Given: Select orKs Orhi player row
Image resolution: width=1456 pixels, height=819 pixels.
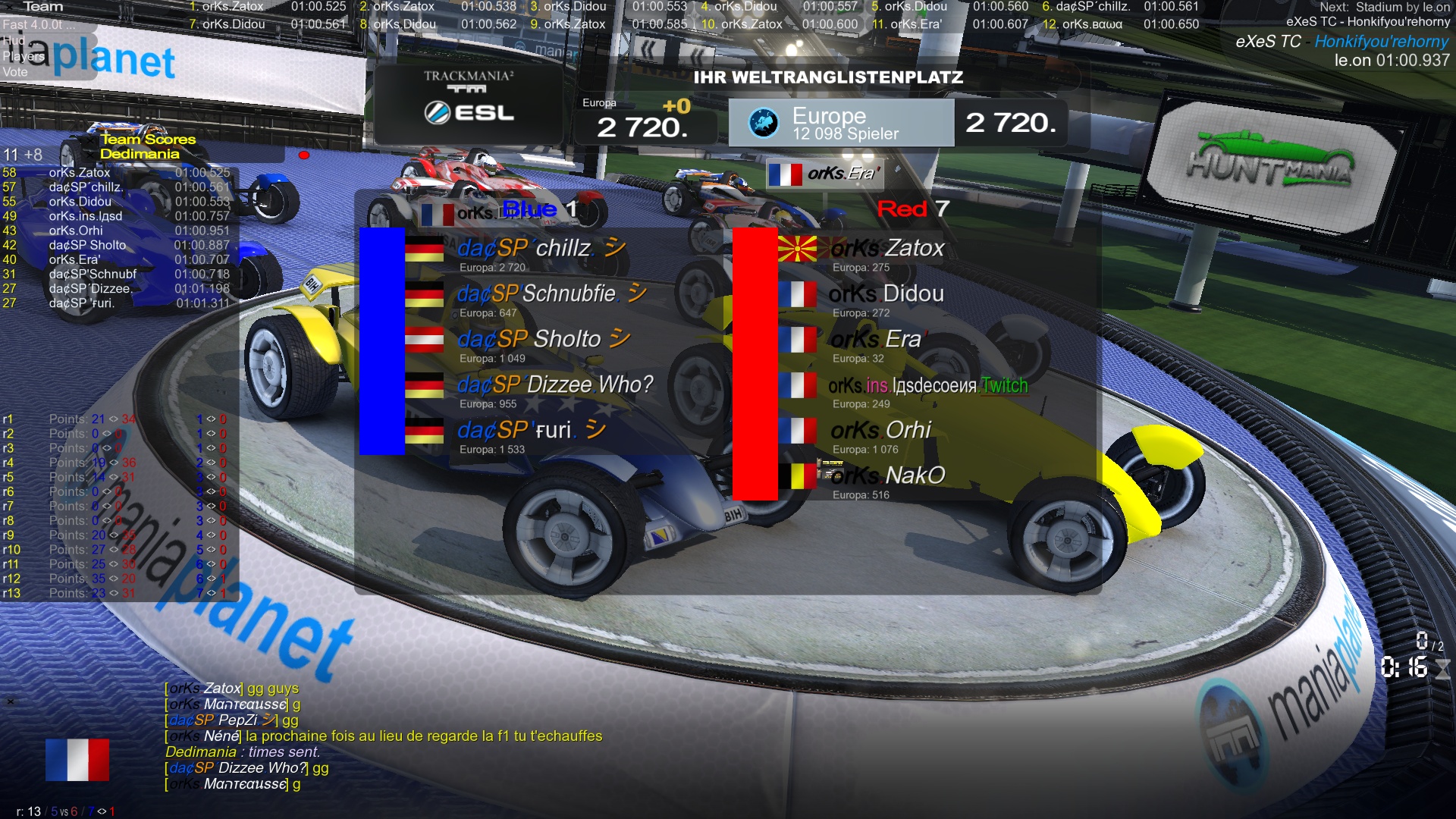Looking at the screenshot, I should pyautogui.click(x=880, y=431).
